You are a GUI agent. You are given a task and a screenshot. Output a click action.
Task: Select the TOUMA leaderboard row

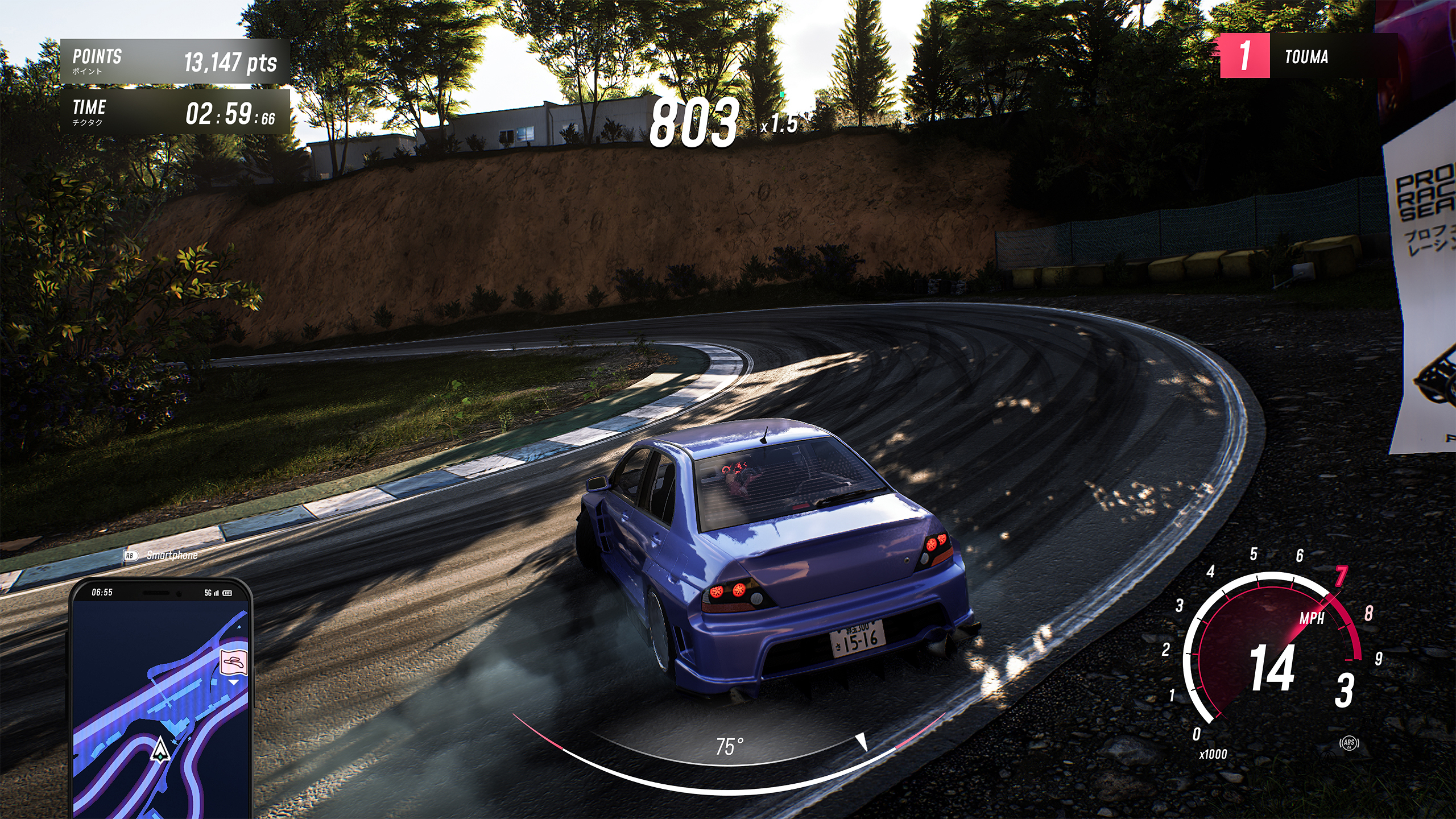(x=1307, y=56)
